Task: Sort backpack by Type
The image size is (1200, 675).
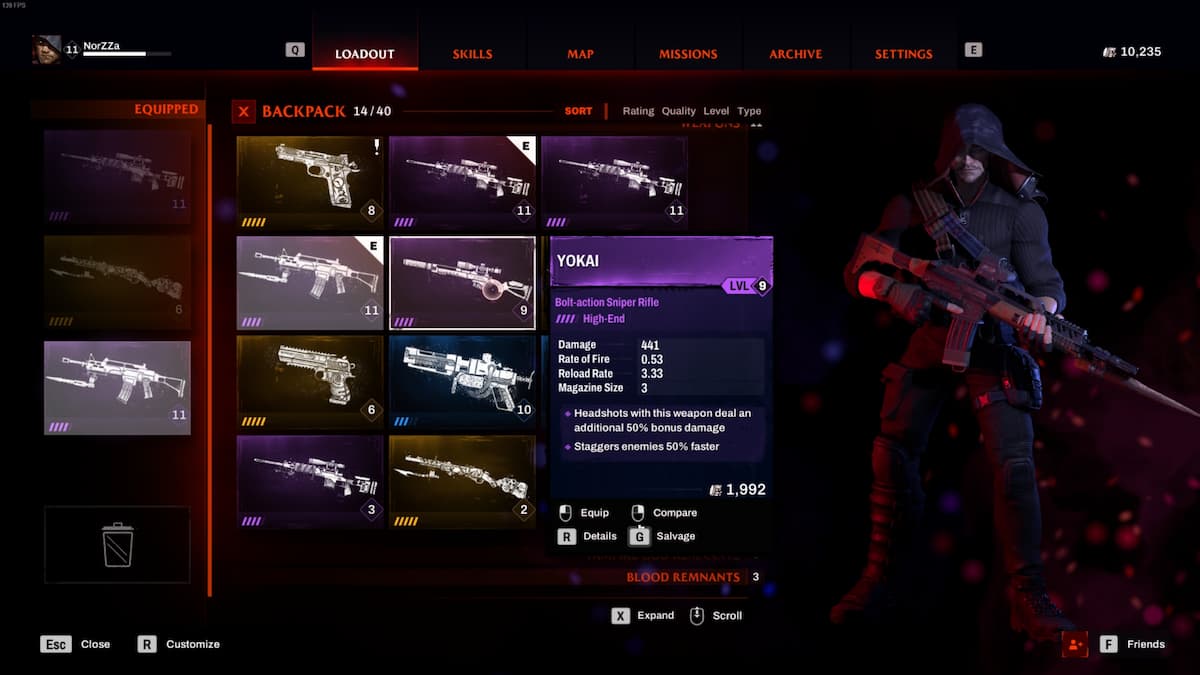Action: [x=749, y=111]
